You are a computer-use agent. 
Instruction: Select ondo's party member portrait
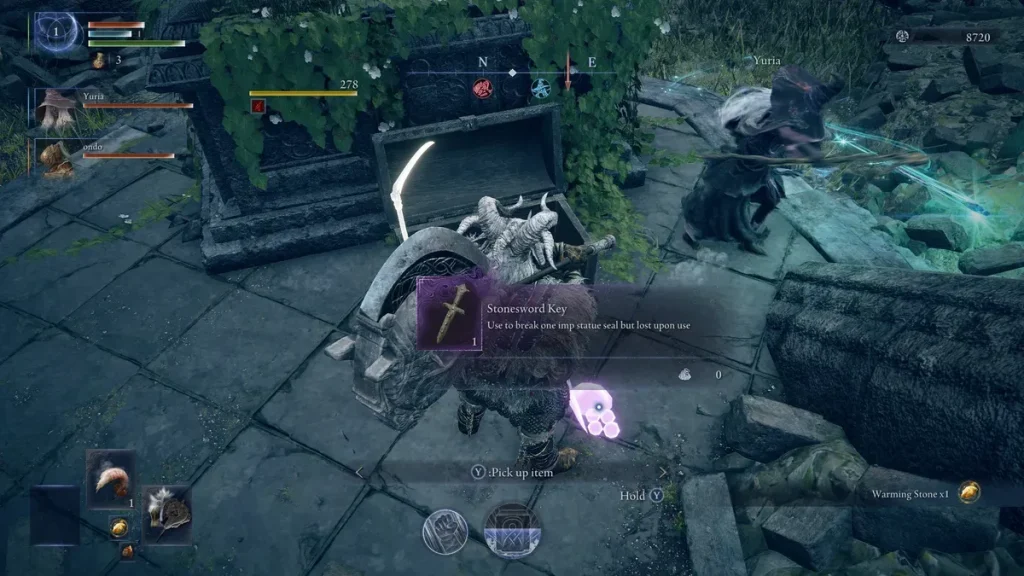(55, 156)
